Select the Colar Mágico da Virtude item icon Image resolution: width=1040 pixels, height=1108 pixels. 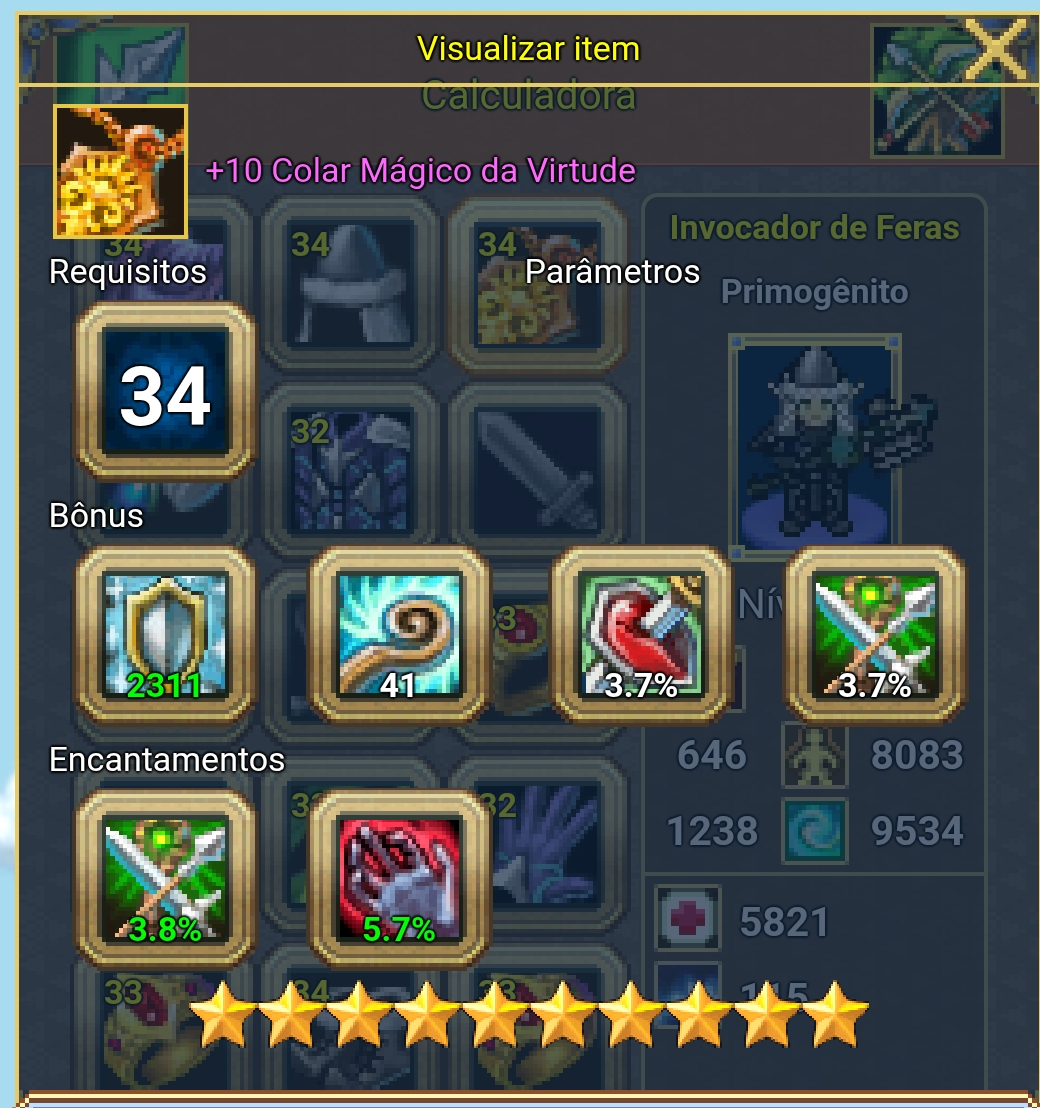pyautogui.click(x=120, y=170)
